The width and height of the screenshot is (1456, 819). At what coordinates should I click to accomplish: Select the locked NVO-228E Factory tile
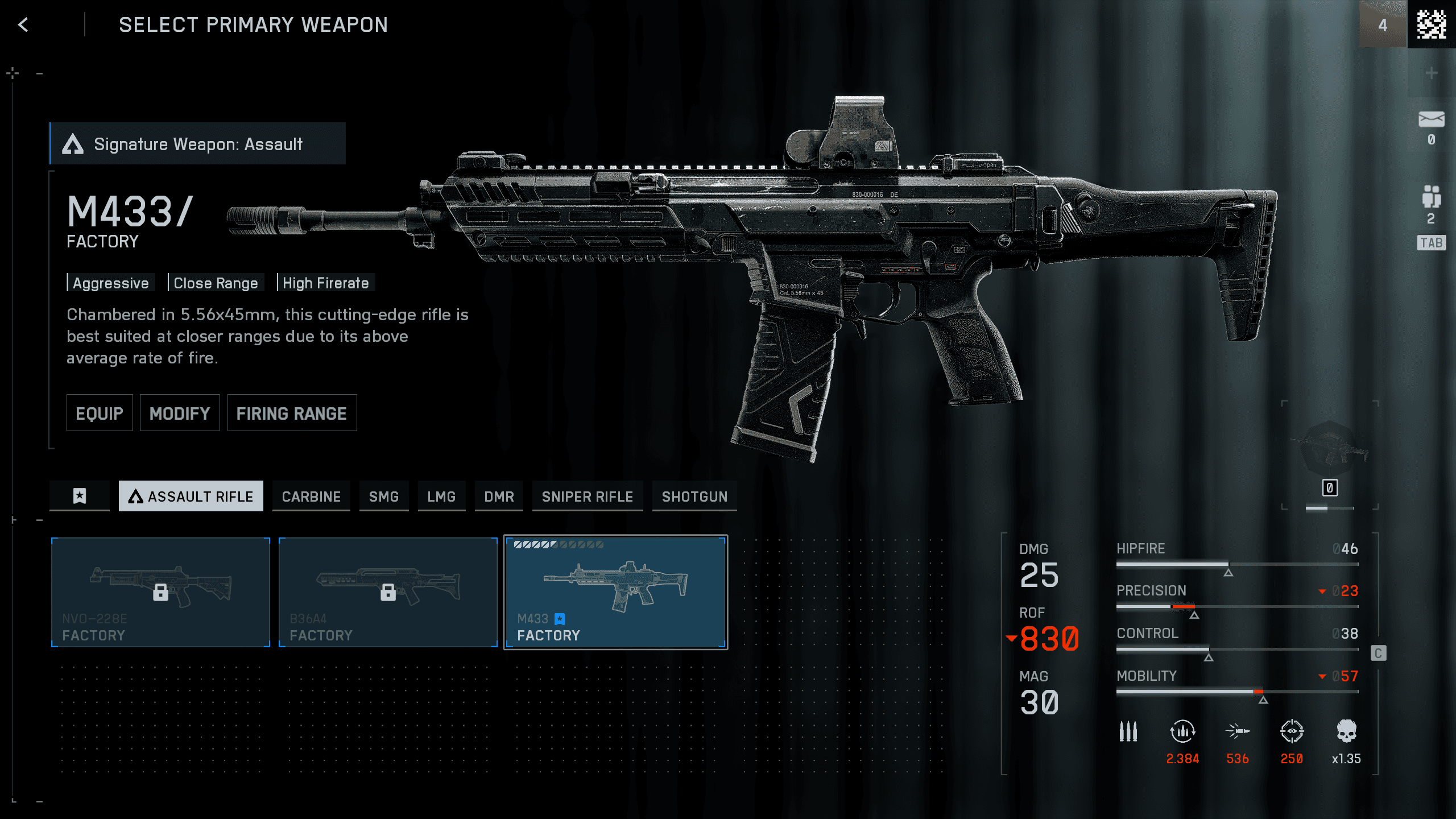coord(160,592)
